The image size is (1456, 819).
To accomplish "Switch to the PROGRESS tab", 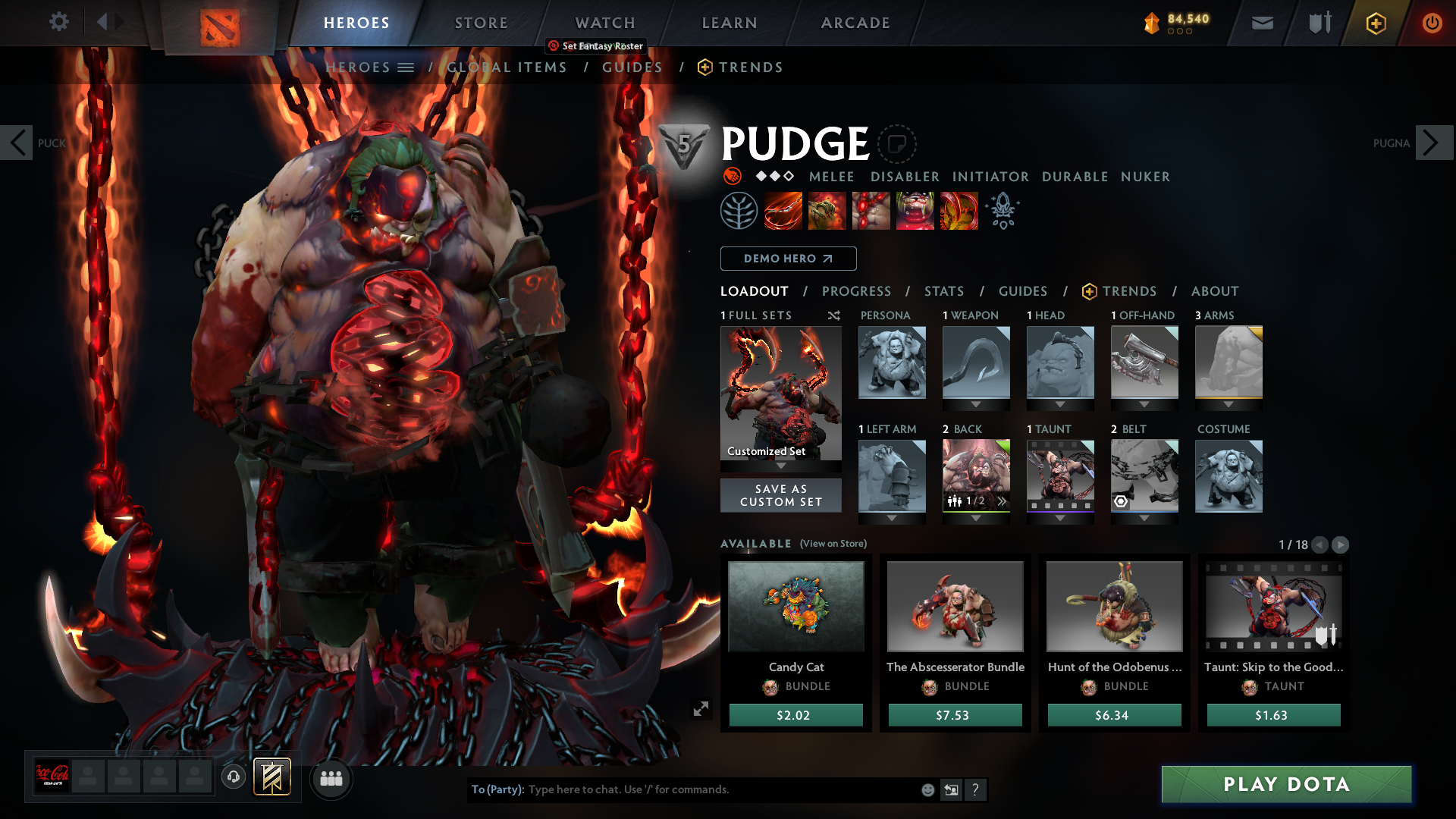I will point(857,291).
